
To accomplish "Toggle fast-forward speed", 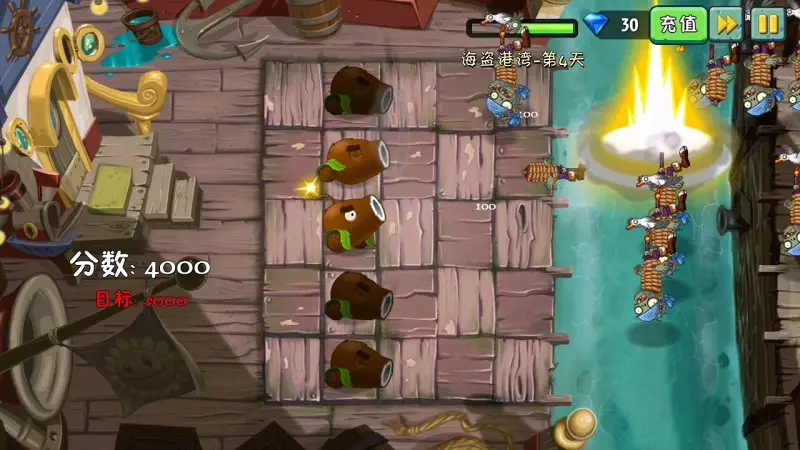I will (x=727, y=23).
